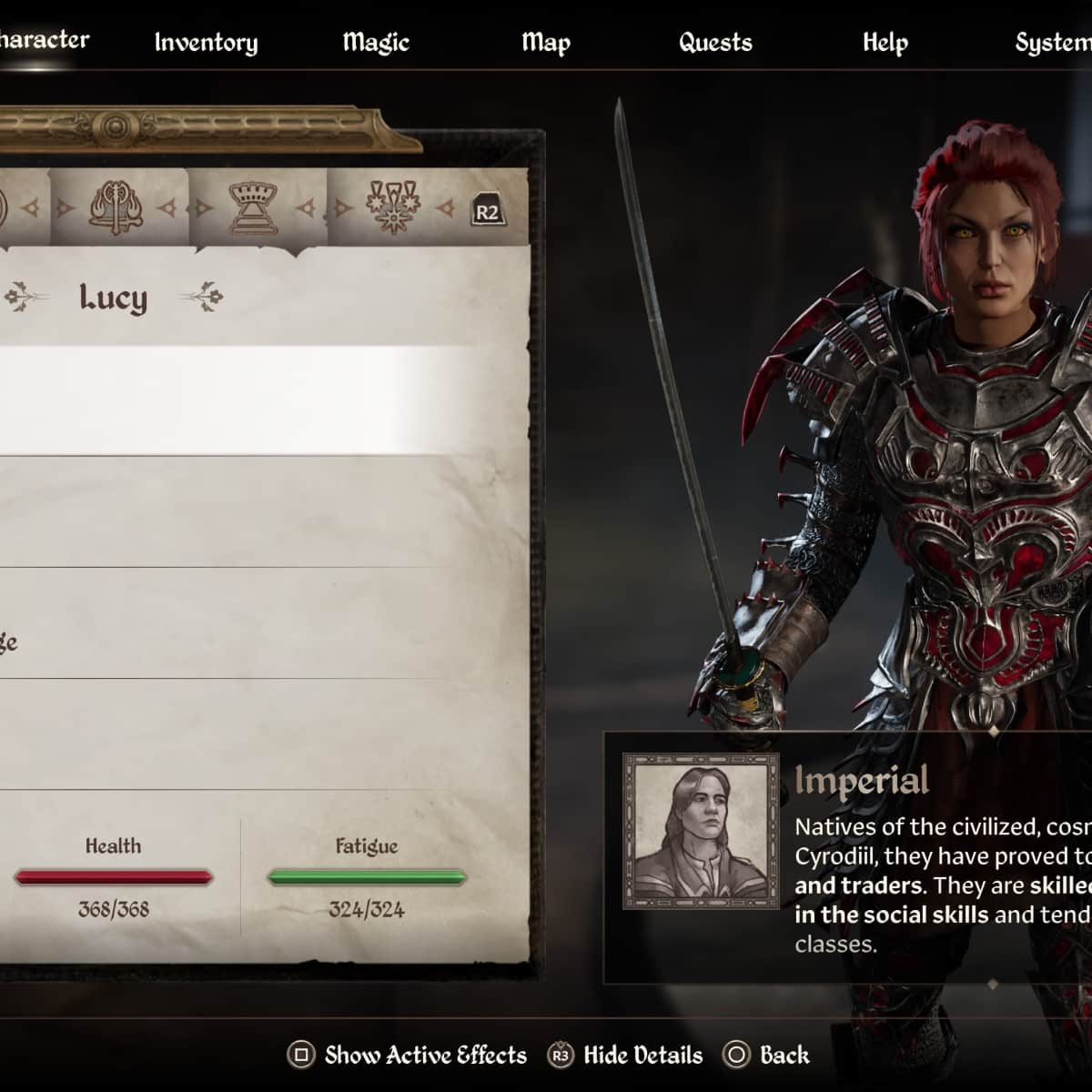
Task: Switch to the chess rook sub-tab
Action: click(x=252, y=208)
